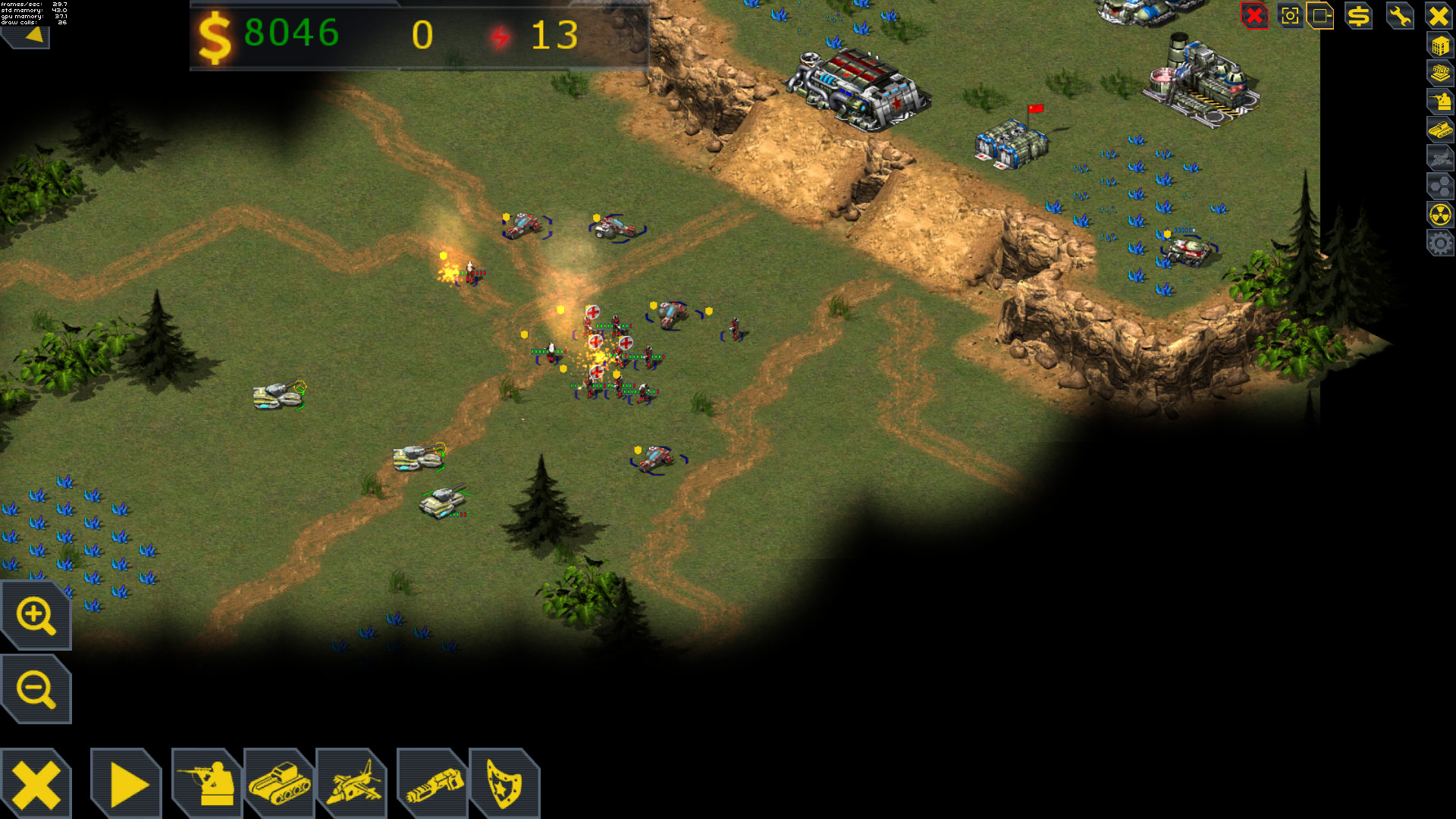
Task: Activate the repair wrench tool
Action: 1399,15
